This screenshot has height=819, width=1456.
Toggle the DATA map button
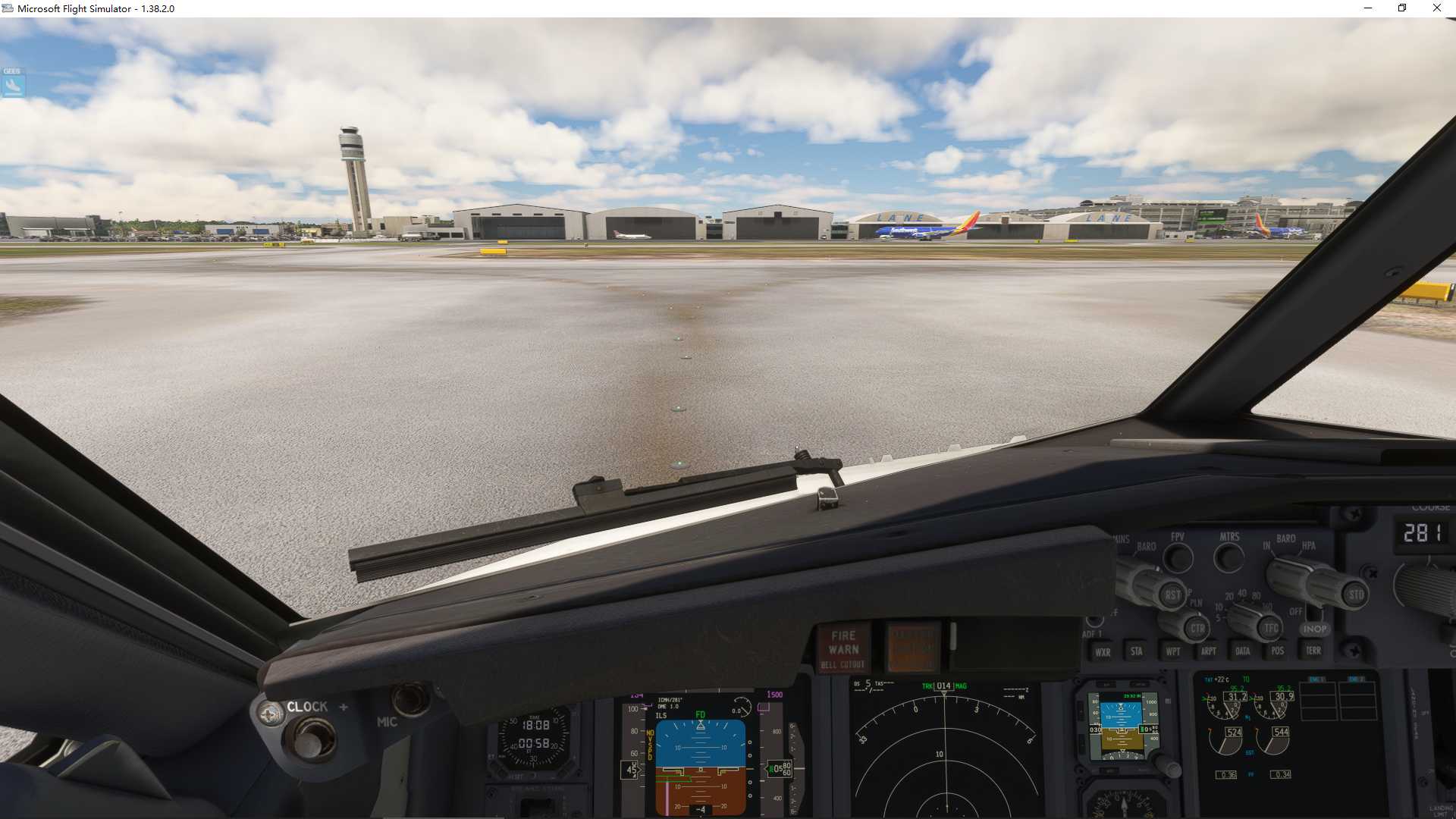click(1242, 651)
